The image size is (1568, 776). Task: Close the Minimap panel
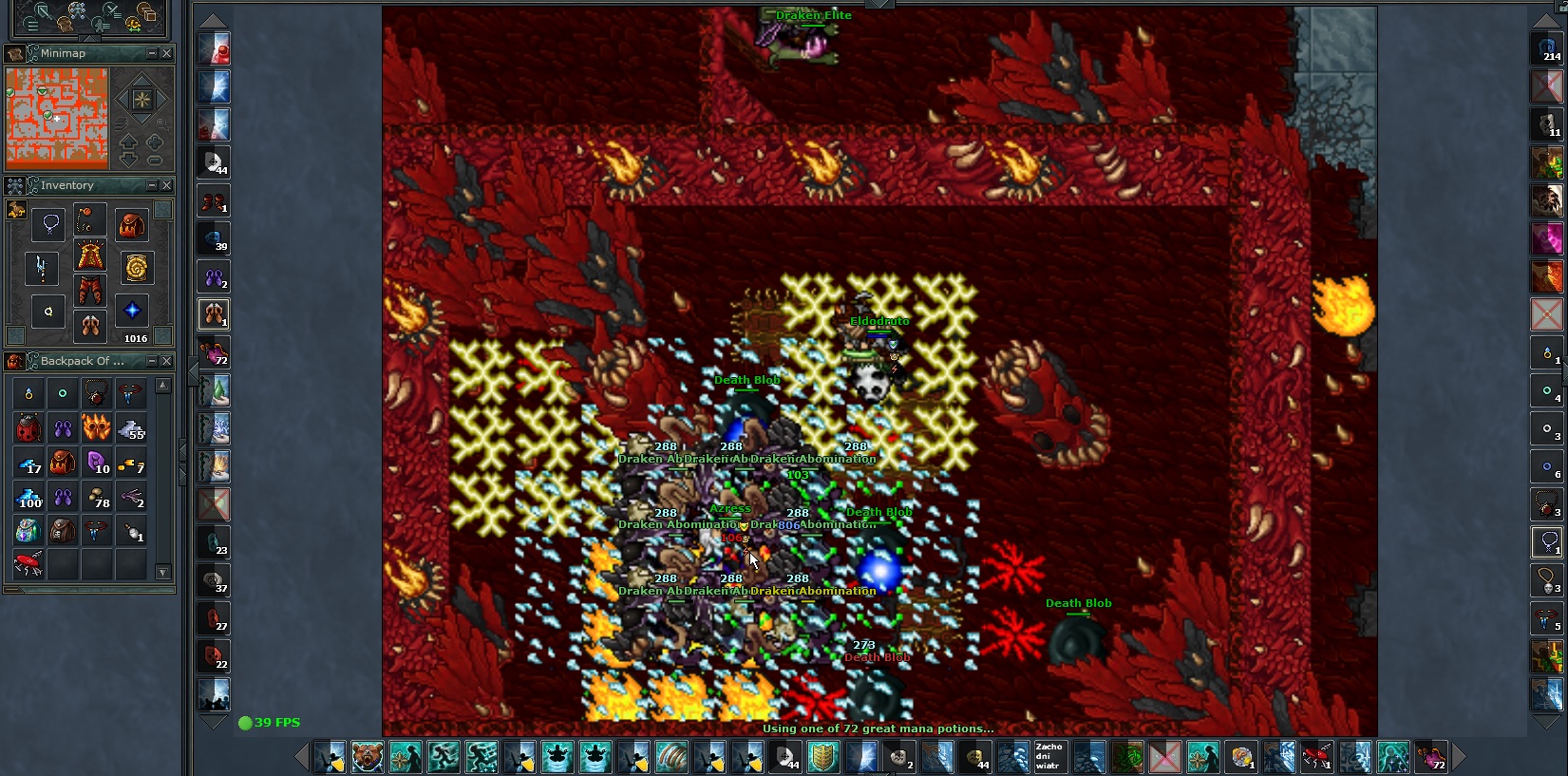[167, 53]
